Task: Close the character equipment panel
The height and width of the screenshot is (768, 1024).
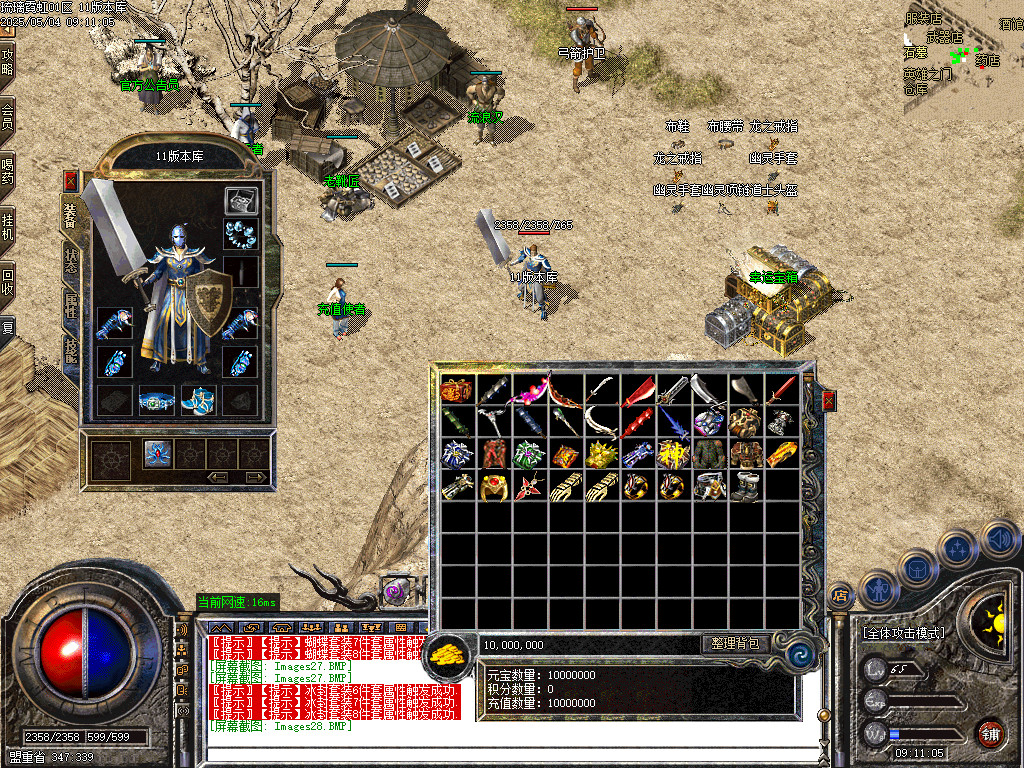Action: 71,181
